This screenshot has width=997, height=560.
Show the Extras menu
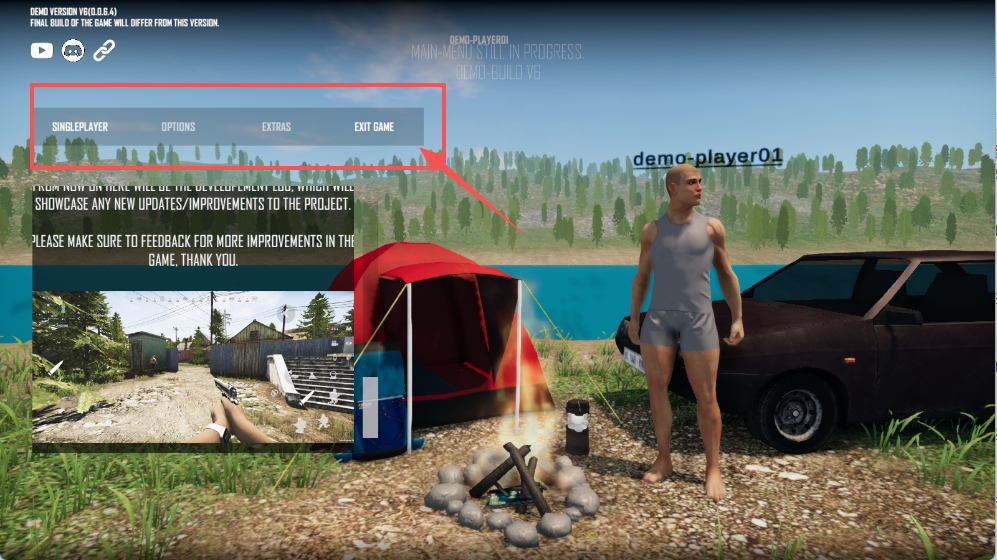point(276,127)
